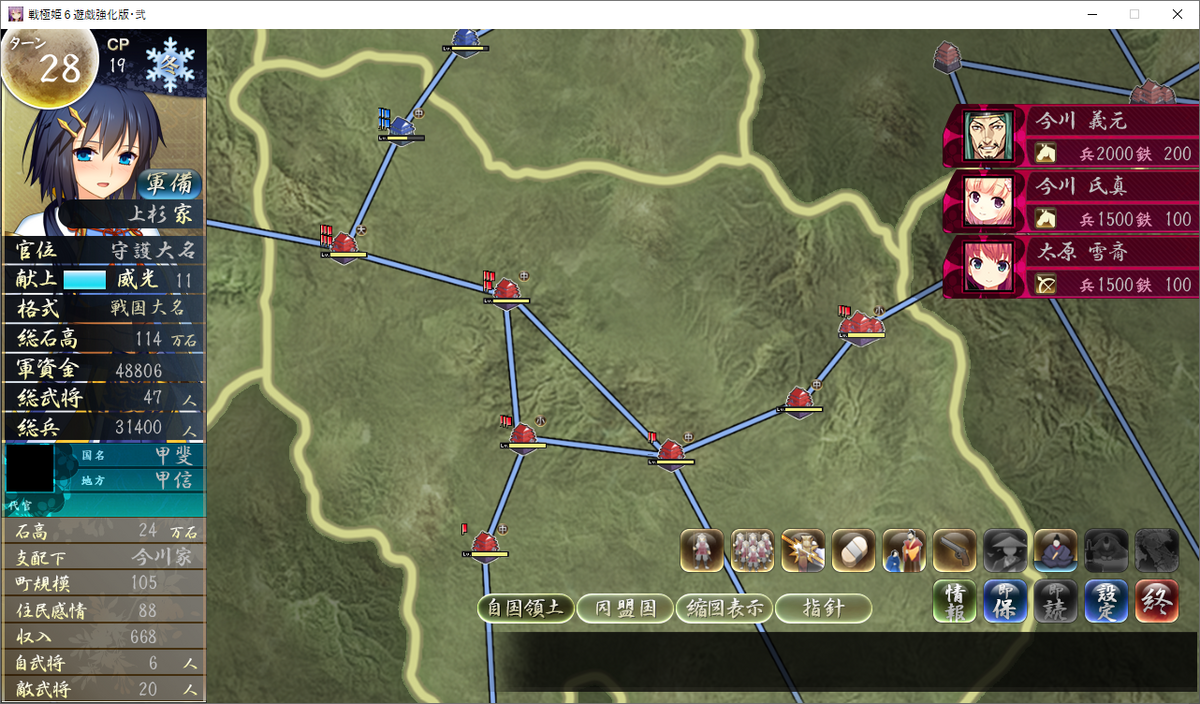Screen dimensions: 1200x704
Task: Open the 指針 policy button
Action: point(823,608)
